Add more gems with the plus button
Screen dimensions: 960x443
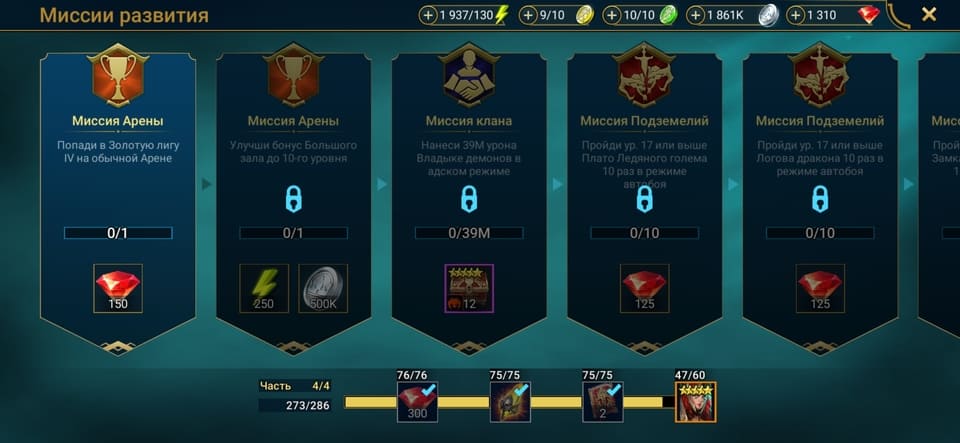tap(796, 16)
